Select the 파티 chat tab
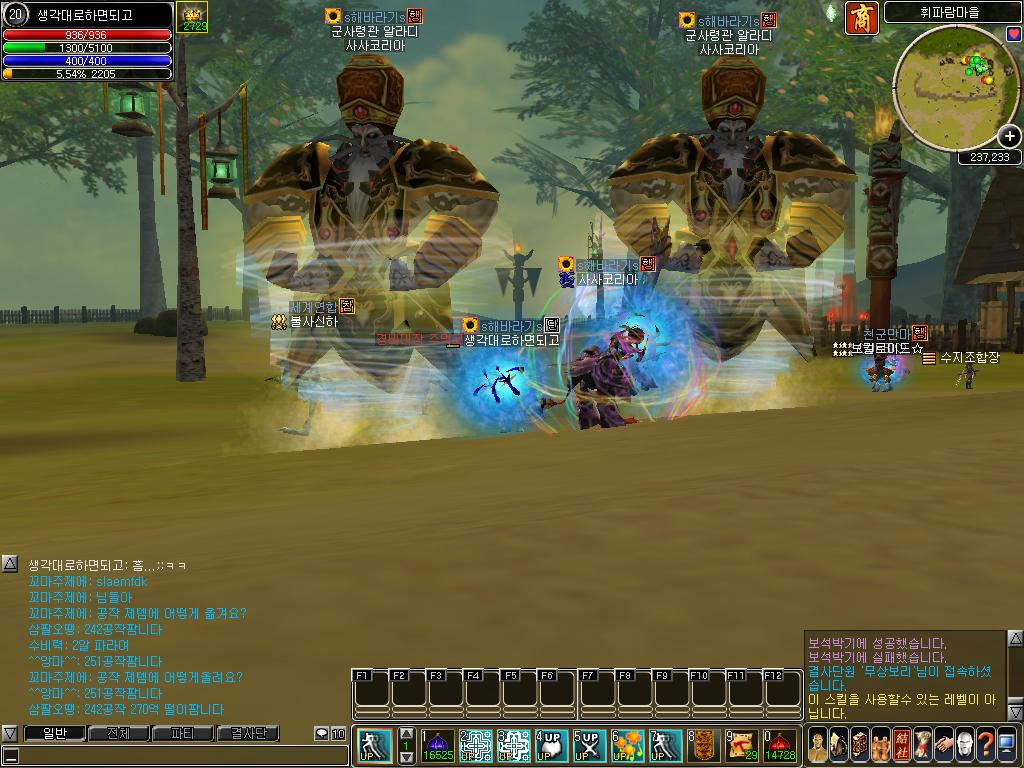This screenshot has width=1024, height=768. click(183, 734)
